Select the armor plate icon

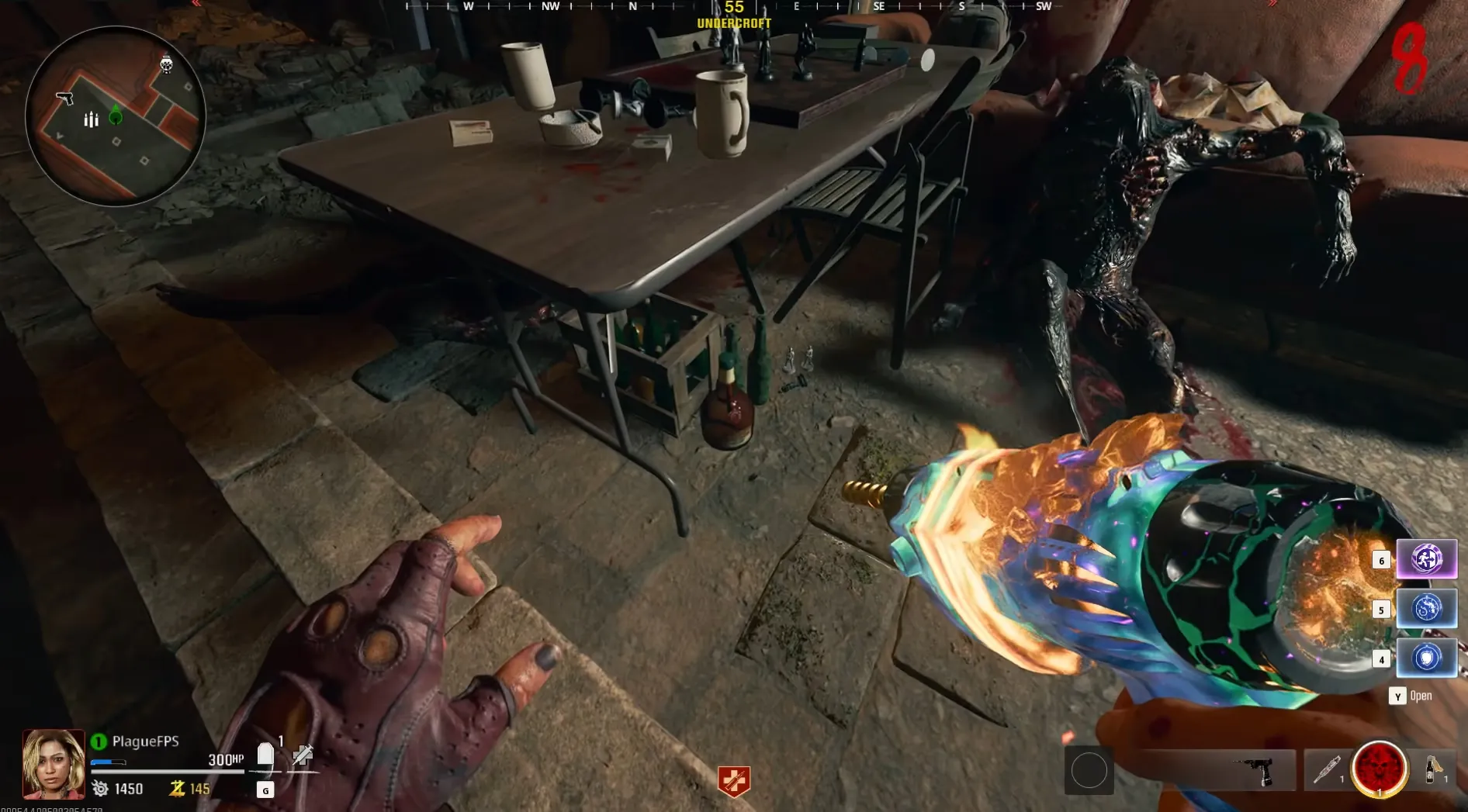point(265,755)
